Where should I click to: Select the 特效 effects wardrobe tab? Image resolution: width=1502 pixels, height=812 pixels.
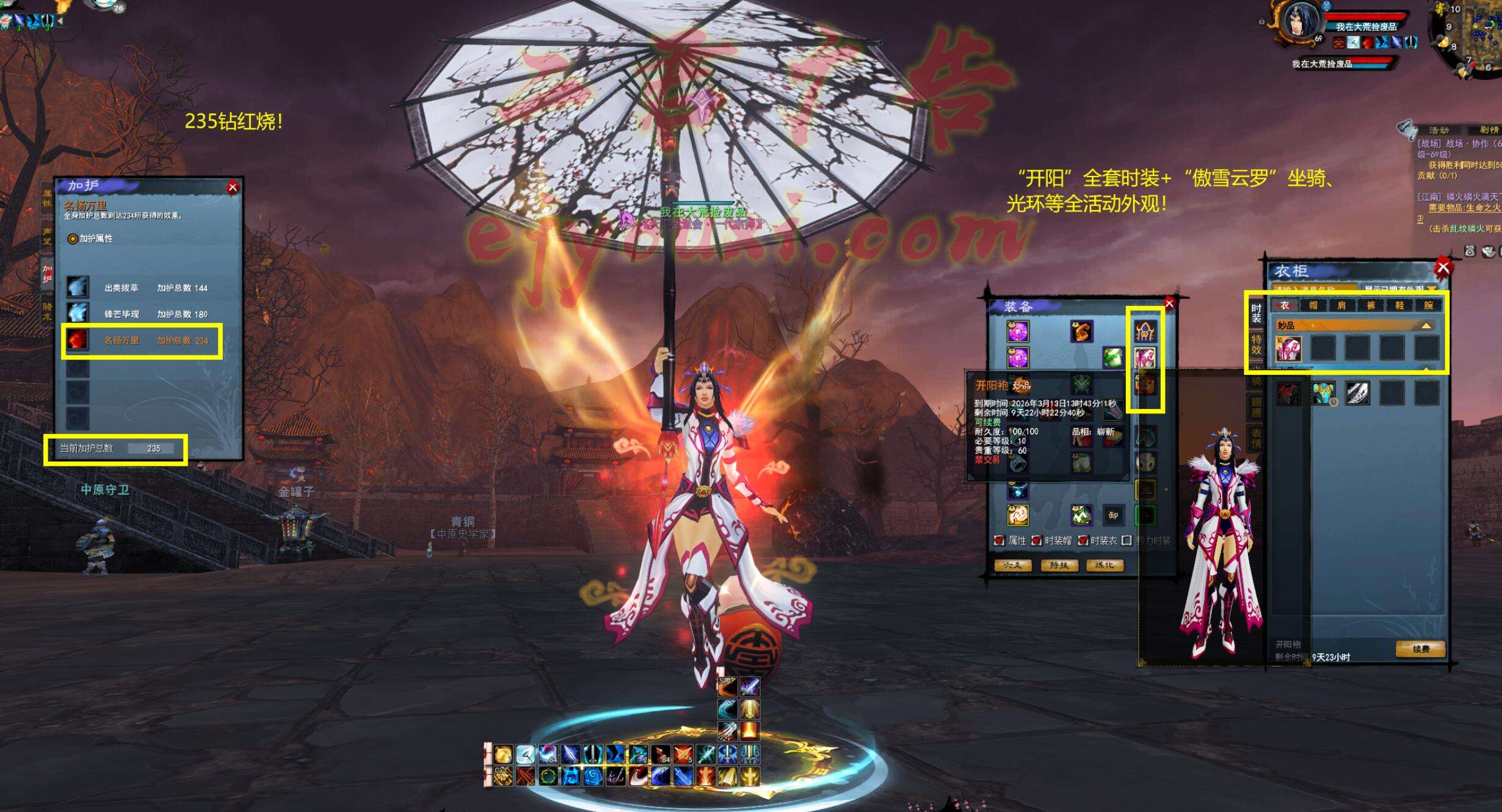(x=1256, y=344)
